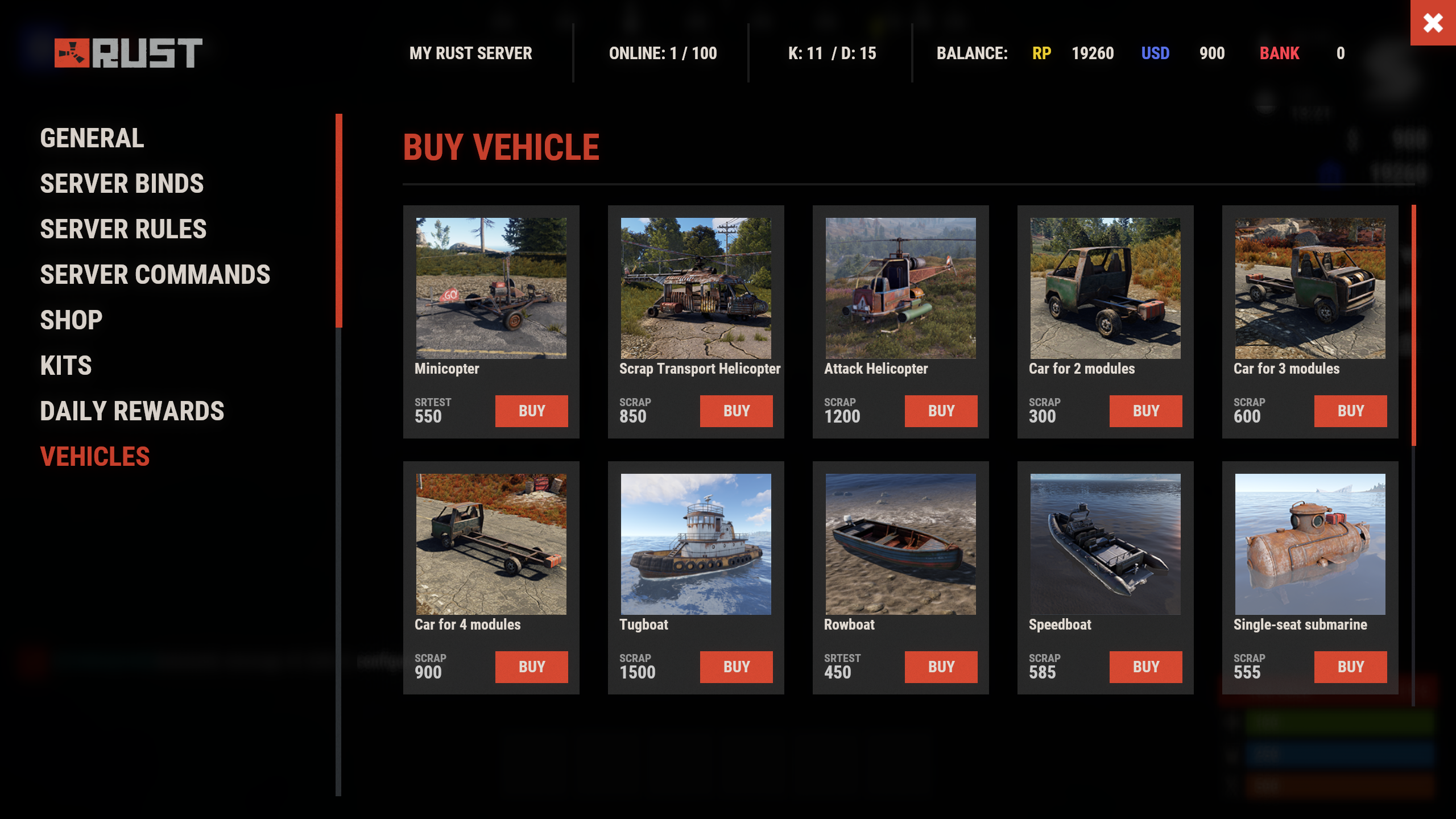Go to Server Binds
This screenshot has height=819, width=1456.
point(122,184)
